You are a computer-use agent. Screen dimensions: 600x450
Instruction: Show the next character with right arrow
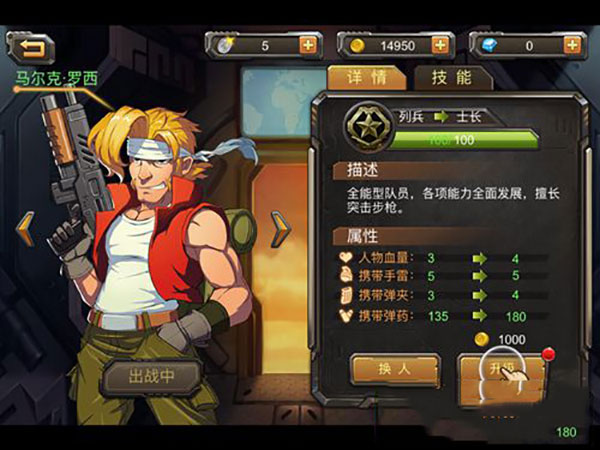(282, 229)
